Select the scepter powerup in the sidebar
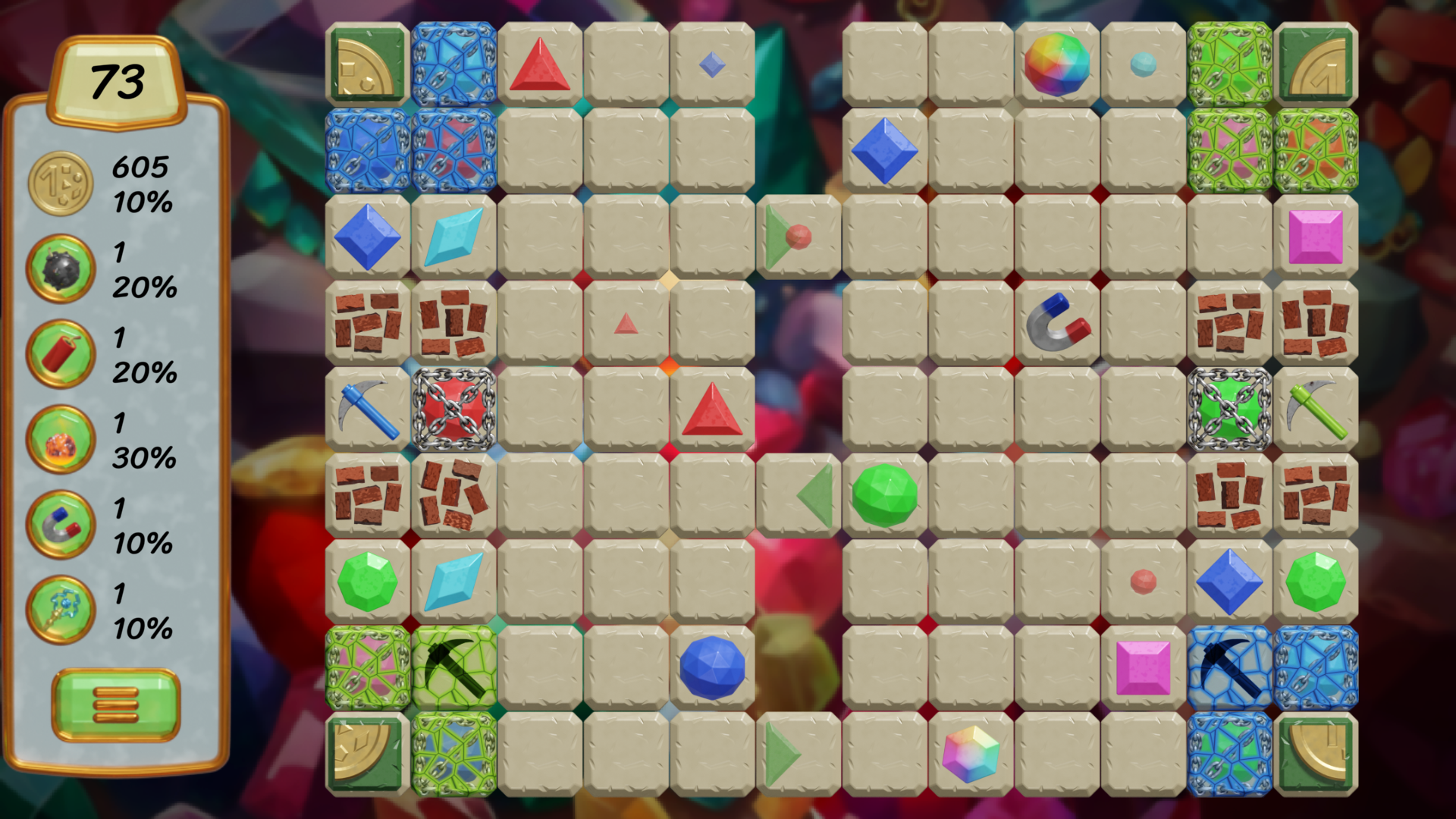 (x=59, y=610)
